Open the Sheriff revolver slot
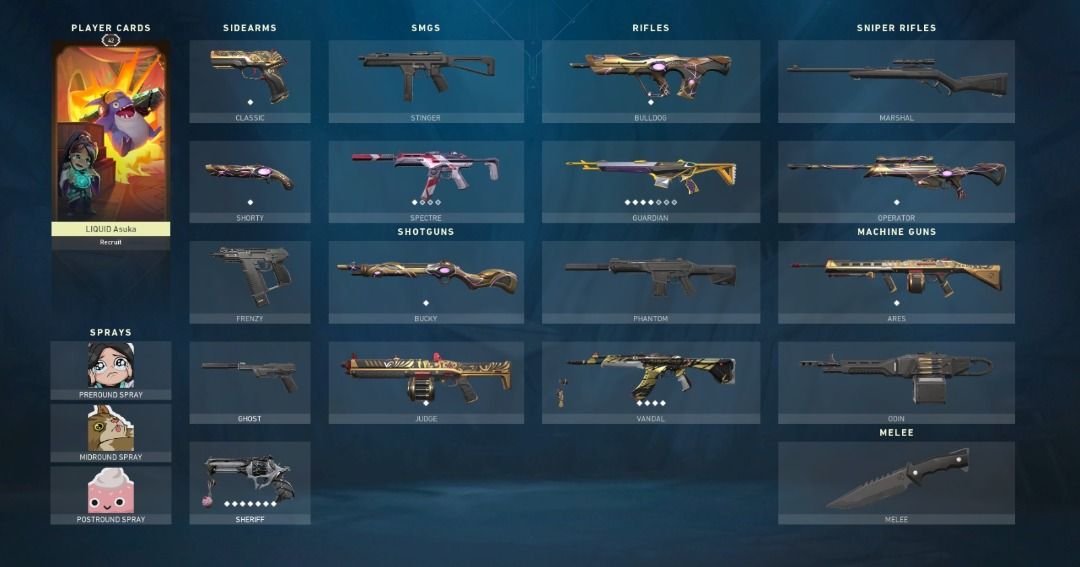The height and width of the screenshot is (567, 1080). (x=250, y=481)
